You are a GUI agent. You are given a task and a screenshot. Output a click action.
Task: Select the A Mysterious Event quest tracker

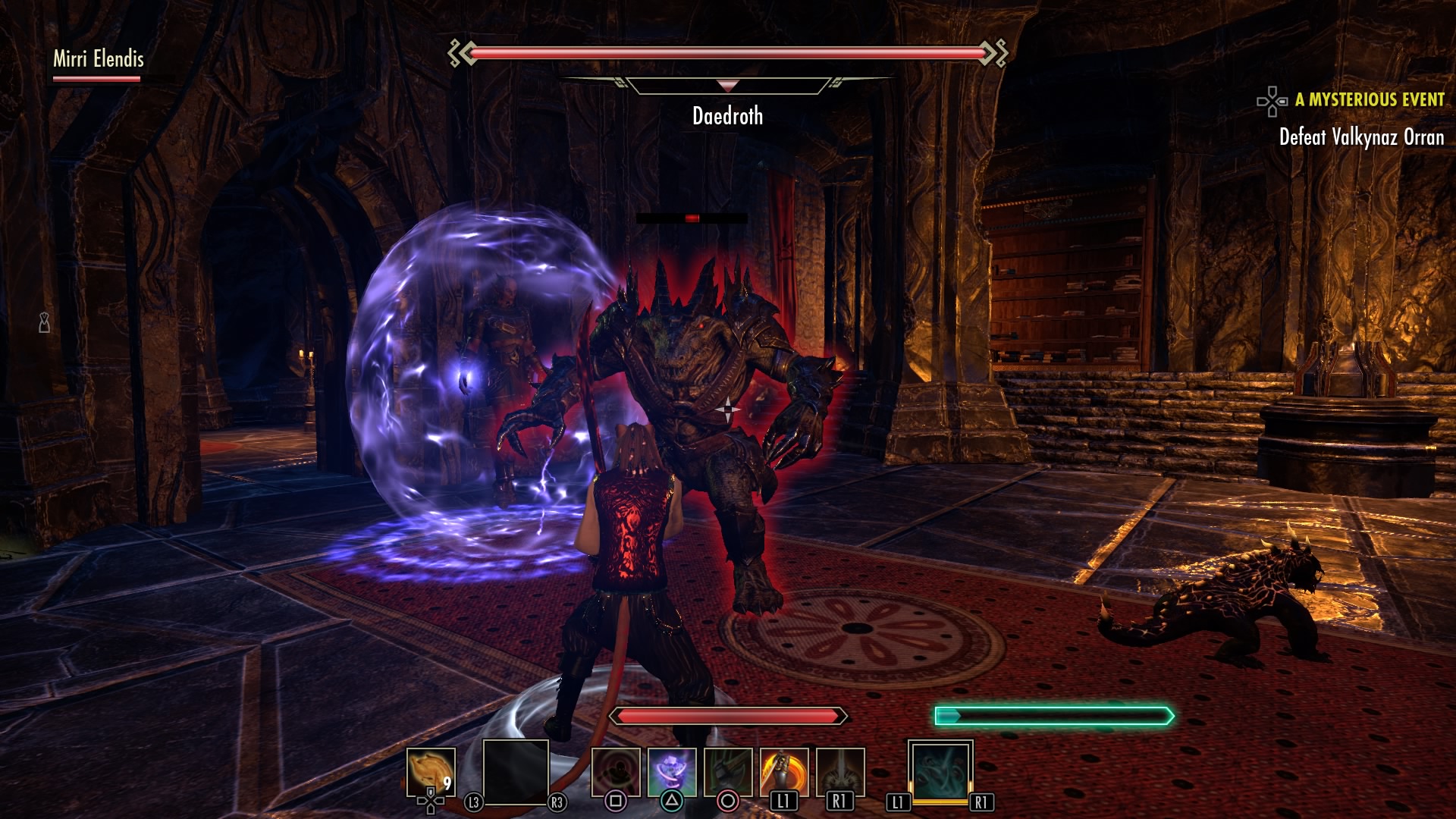(1369, 100)
